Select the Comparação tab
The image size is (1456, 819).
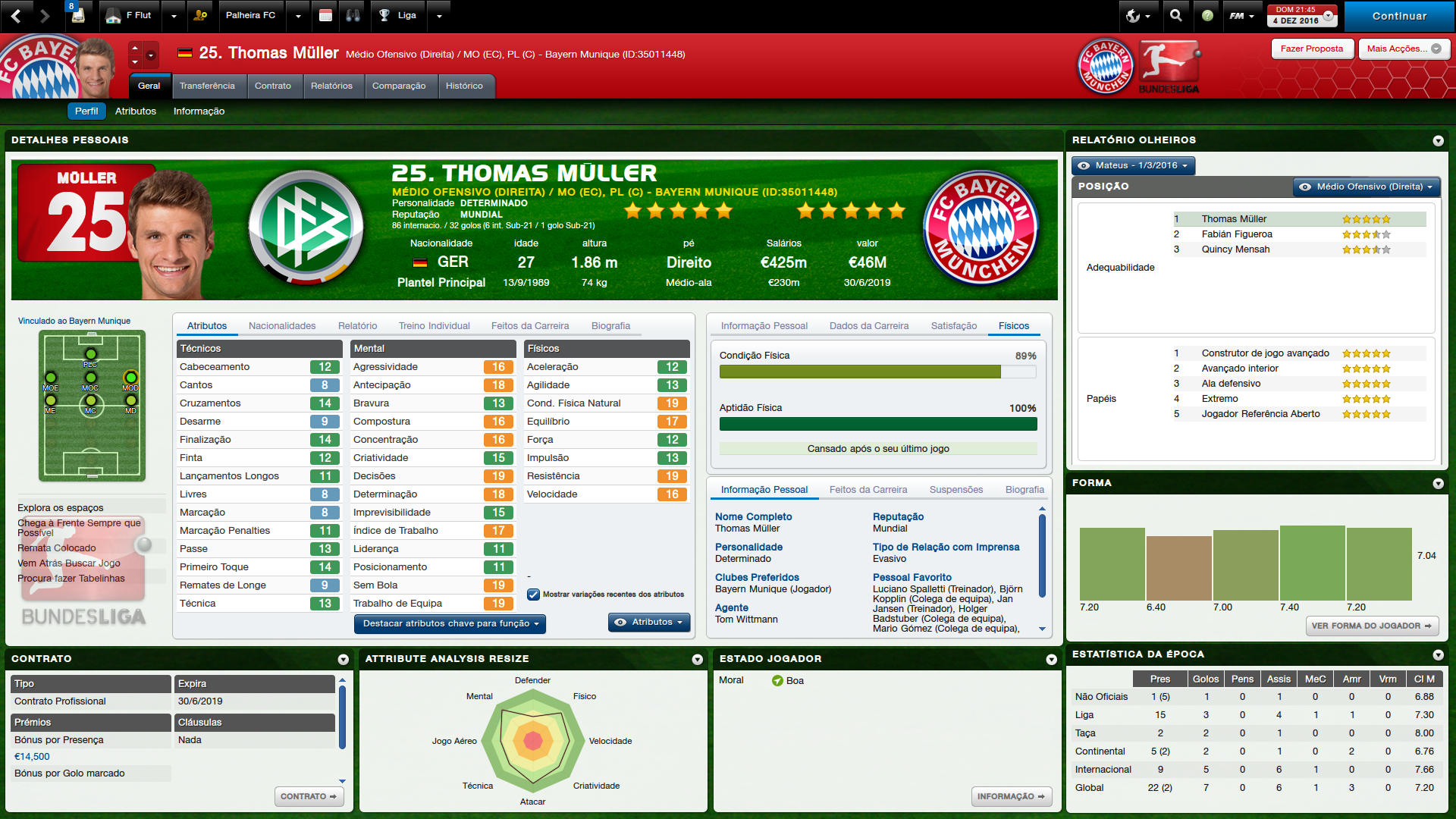click(x=398, y=86)
